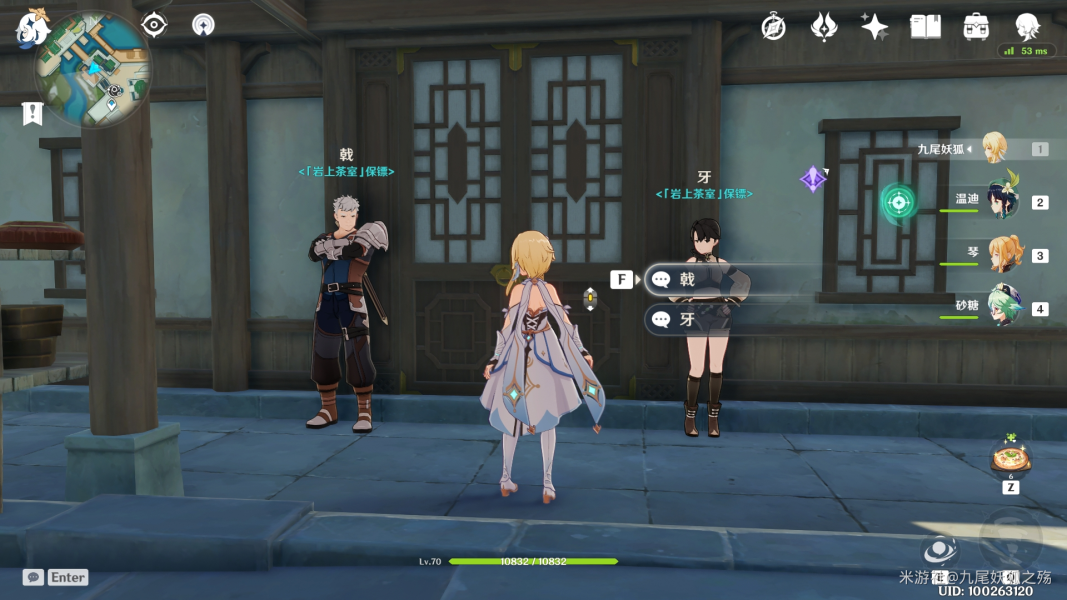Click the eye icon beside the minimap
This screenshot has height=600, width=1067.
154,25
